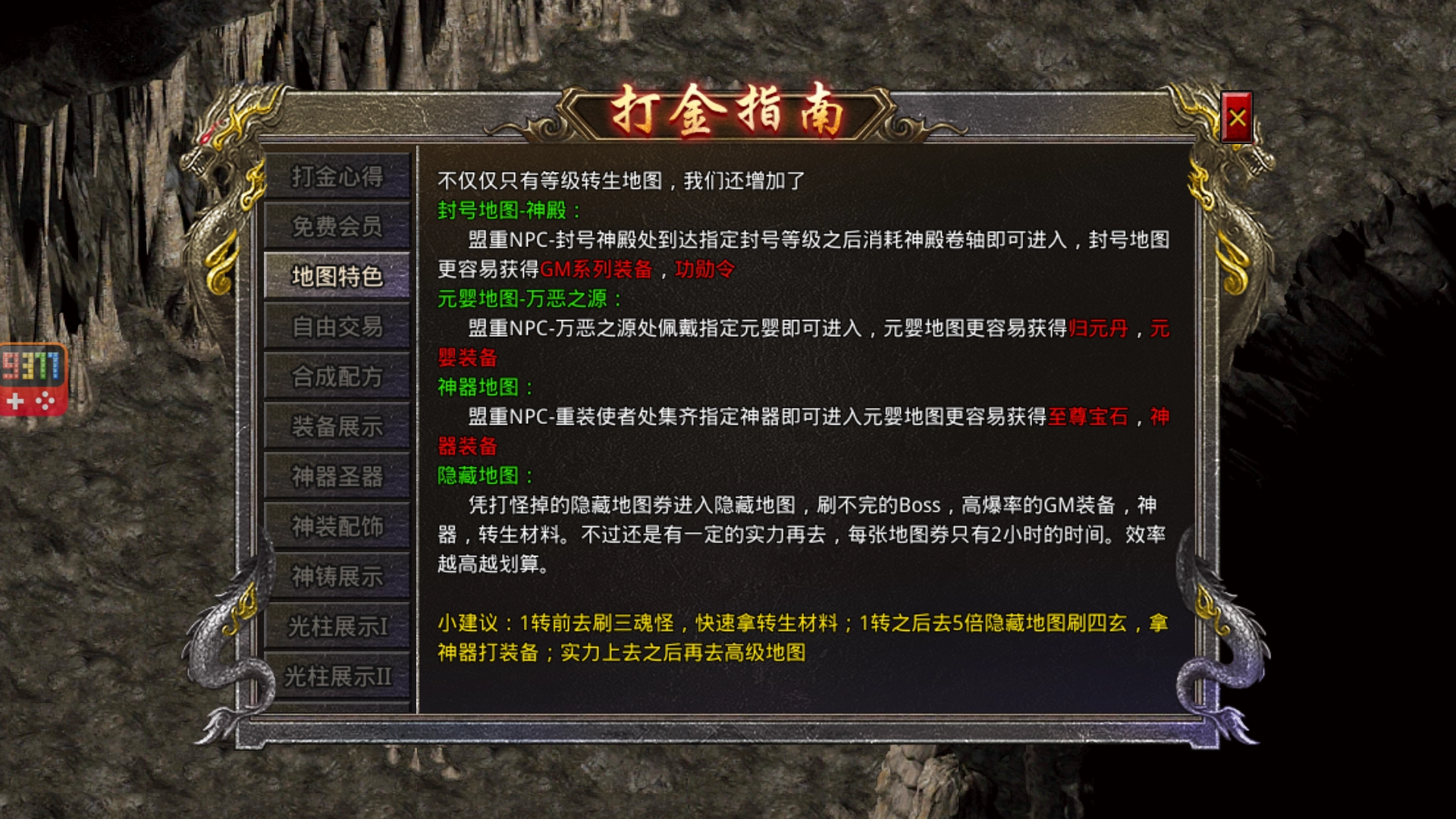This screenshot has width=1456, height=819.
Task: Switch to the 神器圣器 tab
Action: (x=337, y=477)
